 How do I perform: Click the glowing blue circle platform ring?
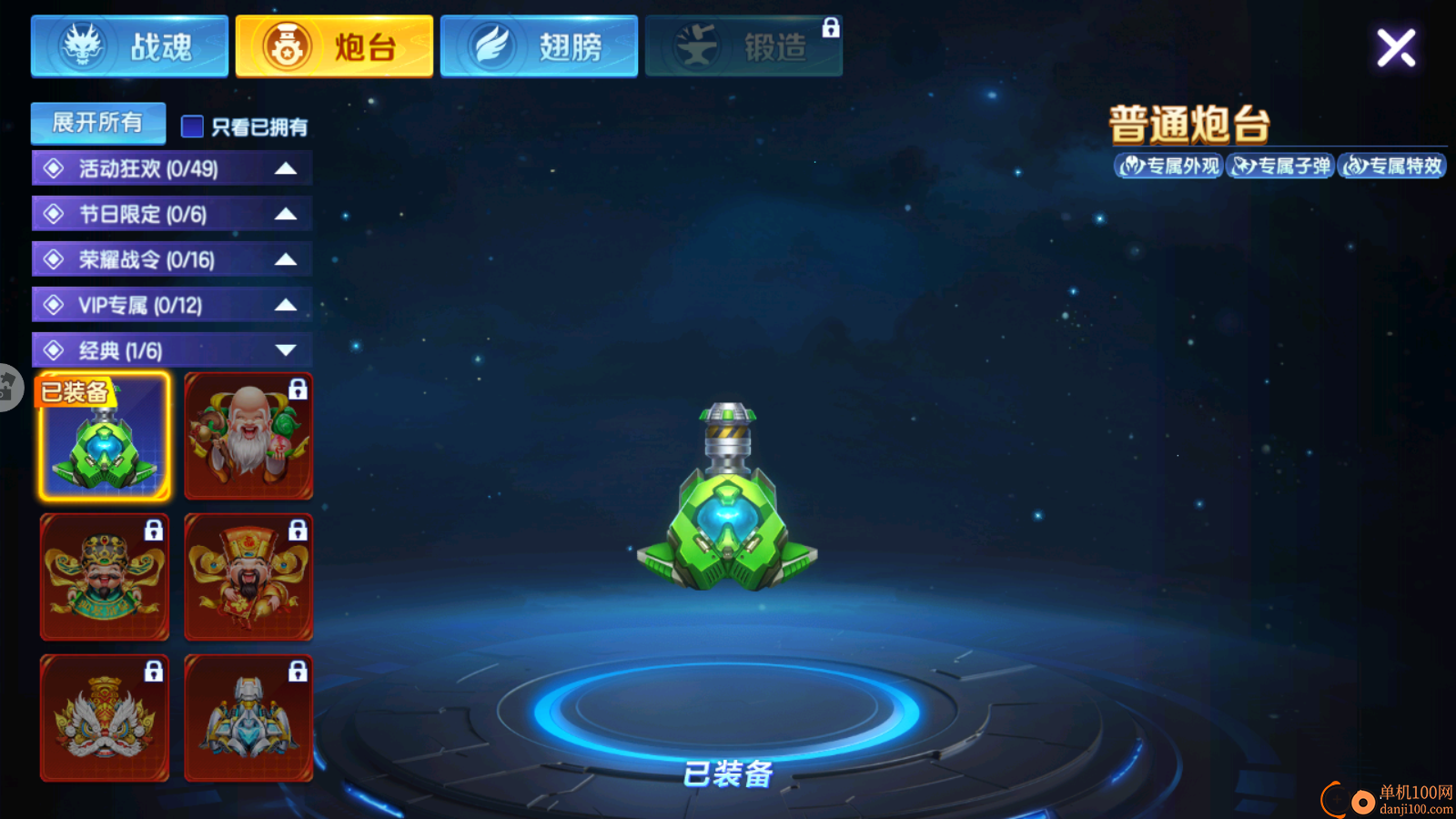click(x=728, y=703)
